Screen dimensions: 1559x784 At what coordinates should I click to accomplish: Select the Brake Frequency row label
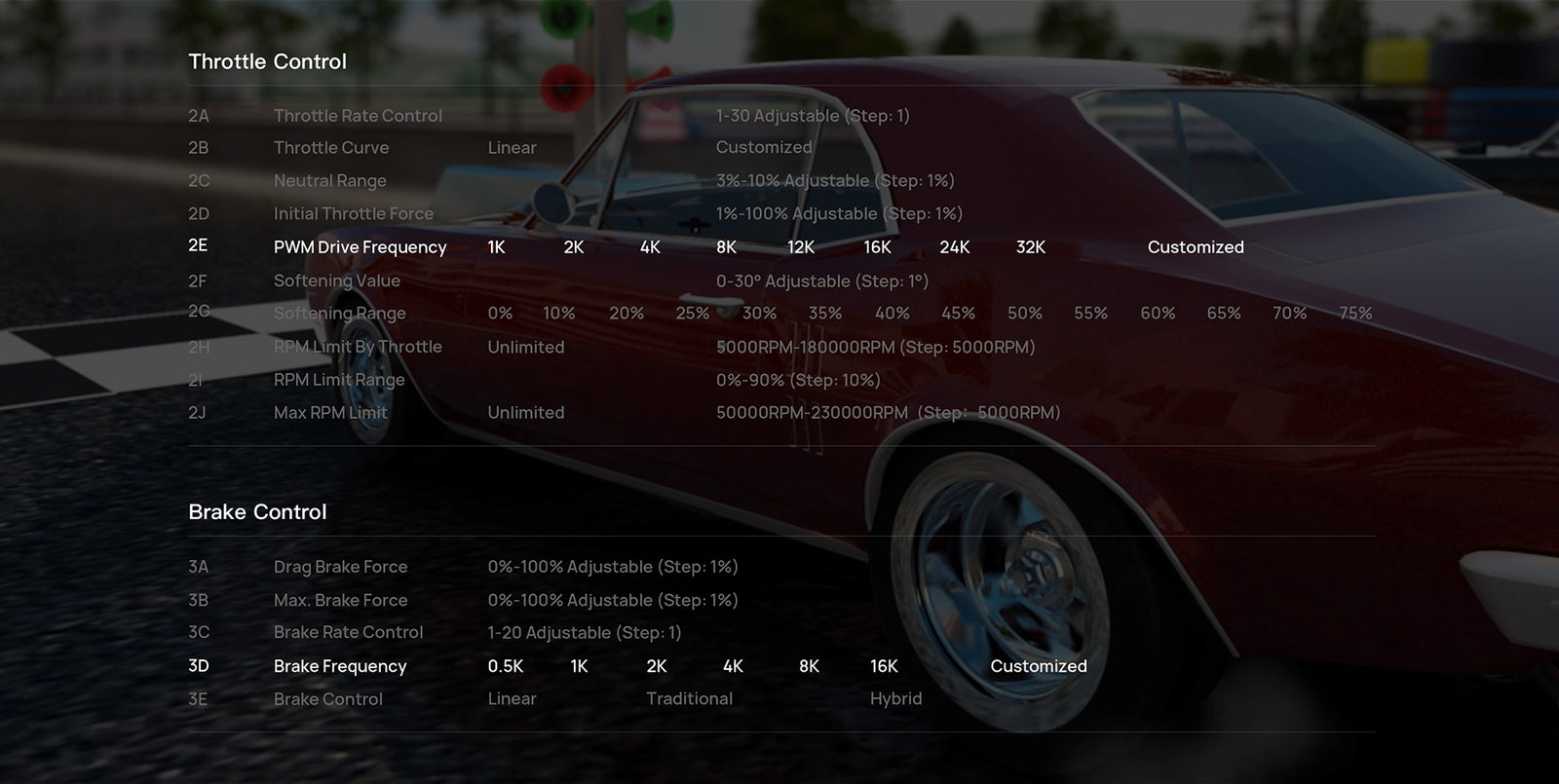339,666
